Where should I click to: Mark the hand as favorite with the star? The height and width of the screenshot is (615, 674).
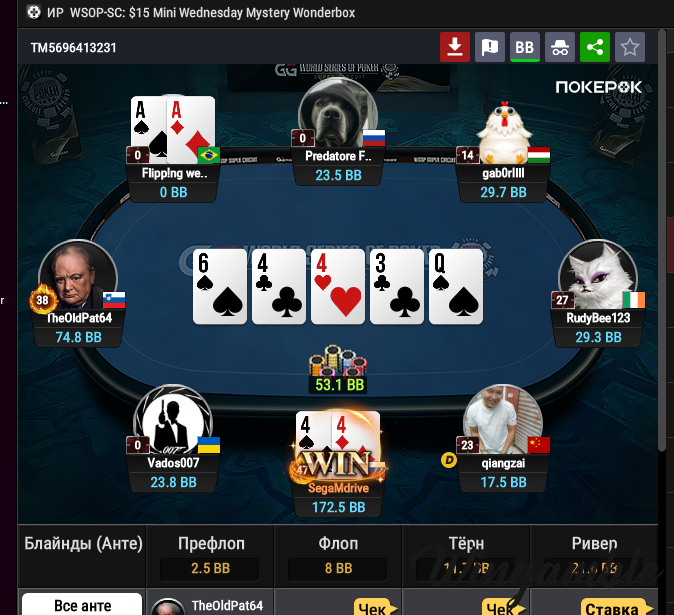click(x=629, y=47)
